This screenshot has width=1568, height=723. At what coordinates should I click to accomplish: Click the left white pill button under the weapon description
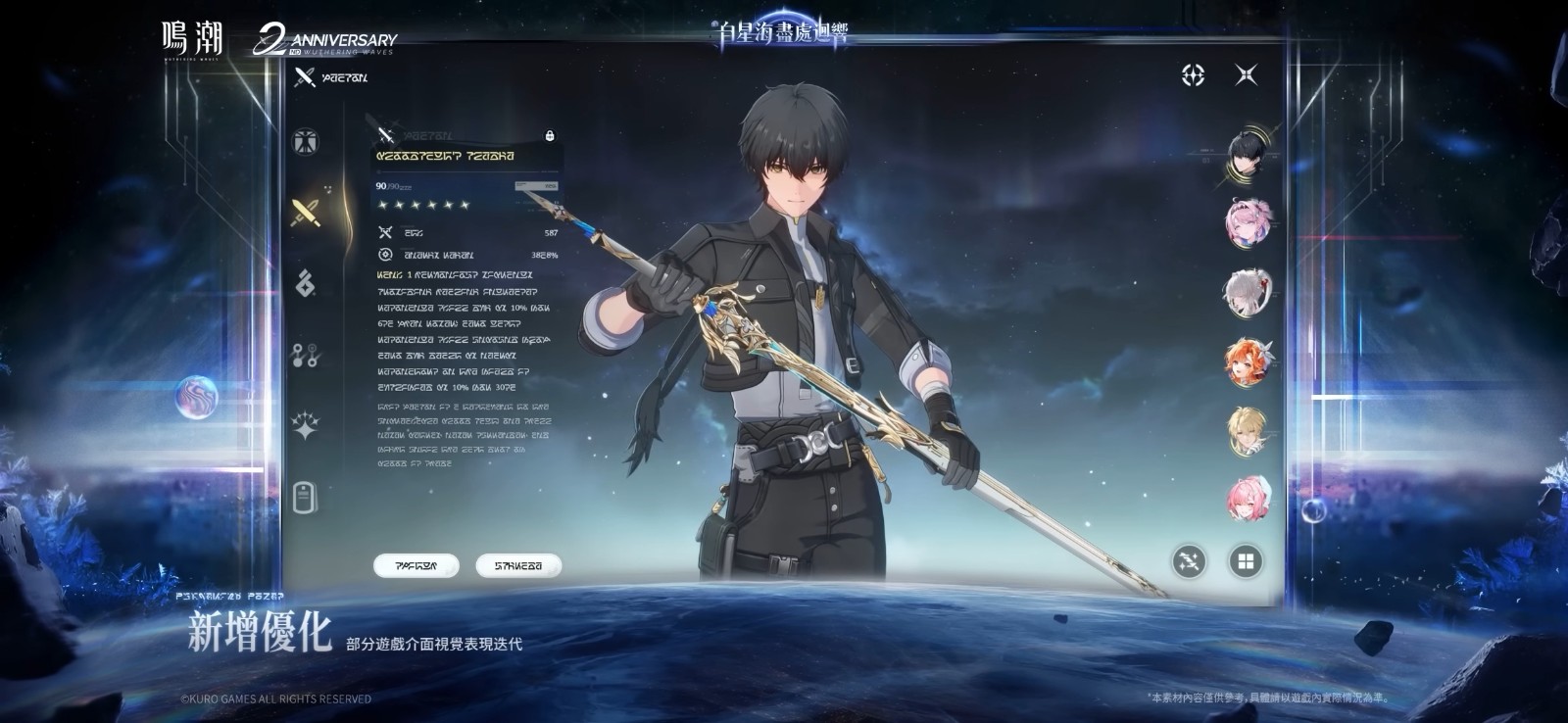(416, 565)
